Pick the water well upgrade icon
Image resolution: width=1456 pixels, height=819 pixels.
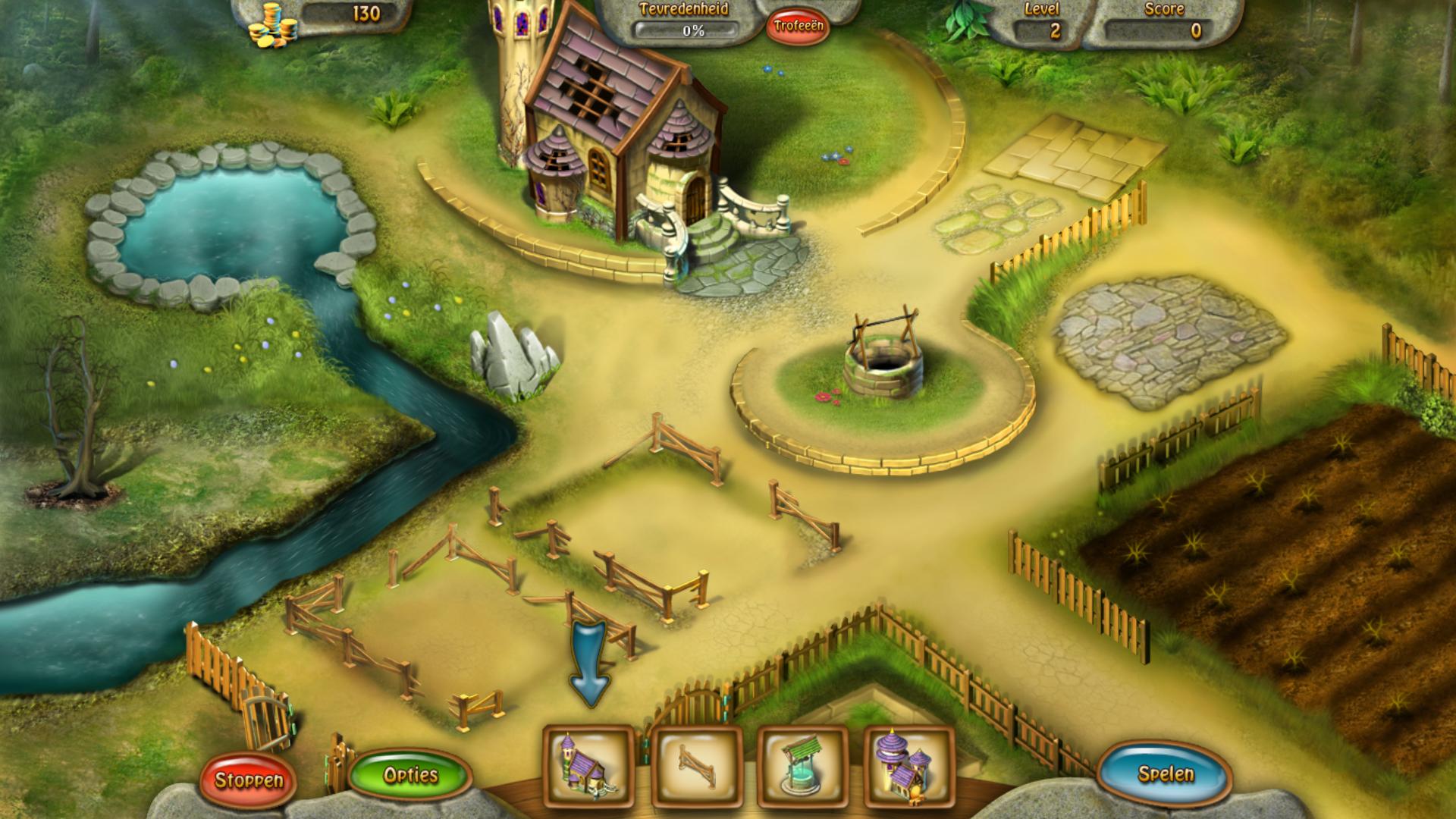pyautogui.click(x=802, y=767)
